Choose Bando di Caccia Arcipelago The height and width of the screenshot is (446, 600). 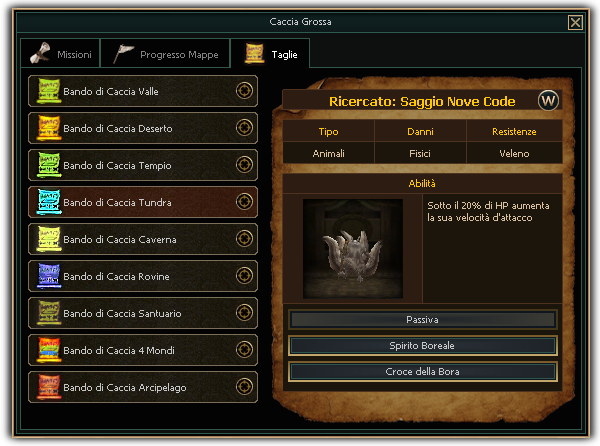point(142,387)
